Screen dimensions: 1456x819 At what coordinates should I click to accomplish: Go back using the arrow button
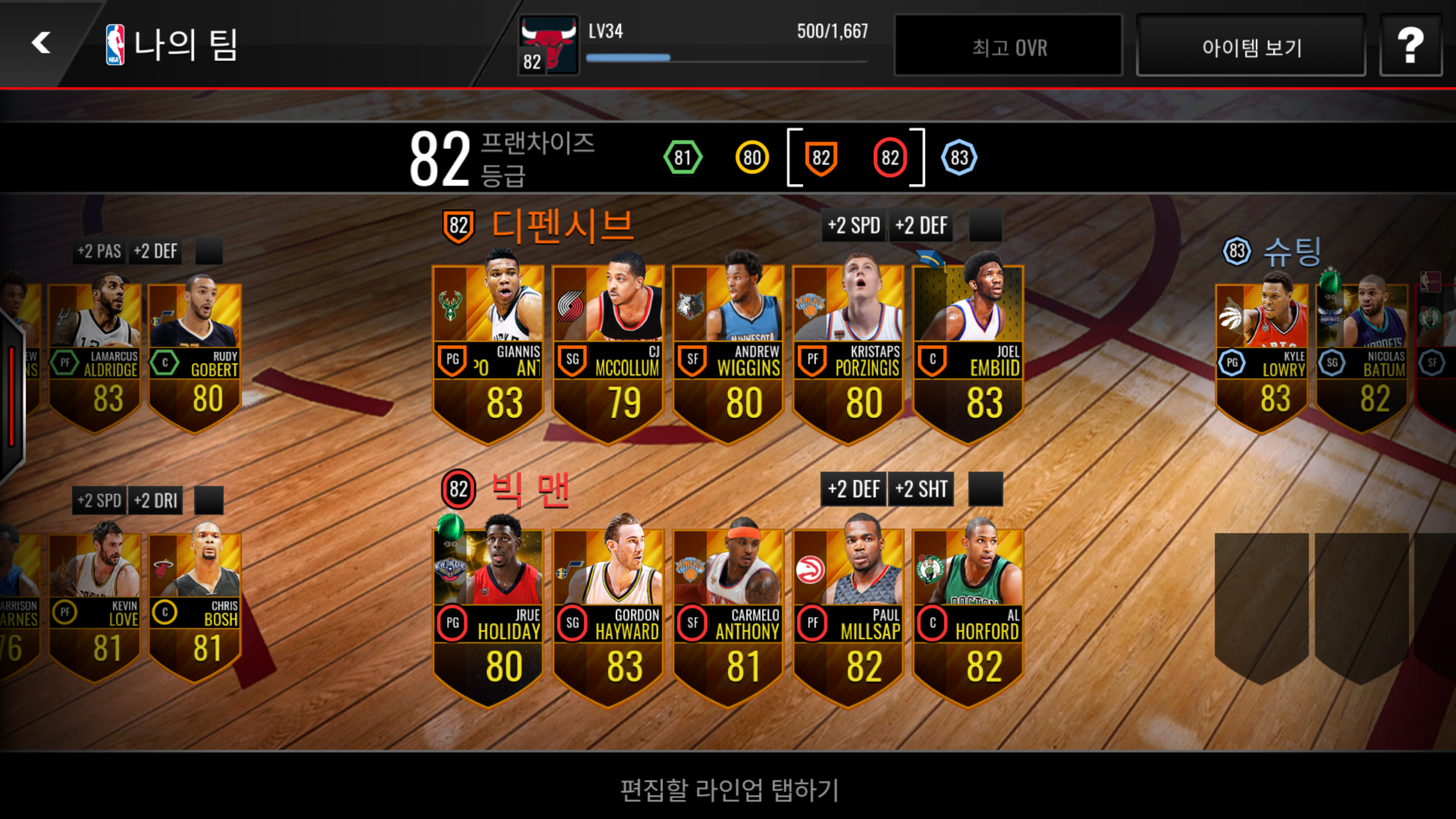pyautogui.click(x=41, y=43)
